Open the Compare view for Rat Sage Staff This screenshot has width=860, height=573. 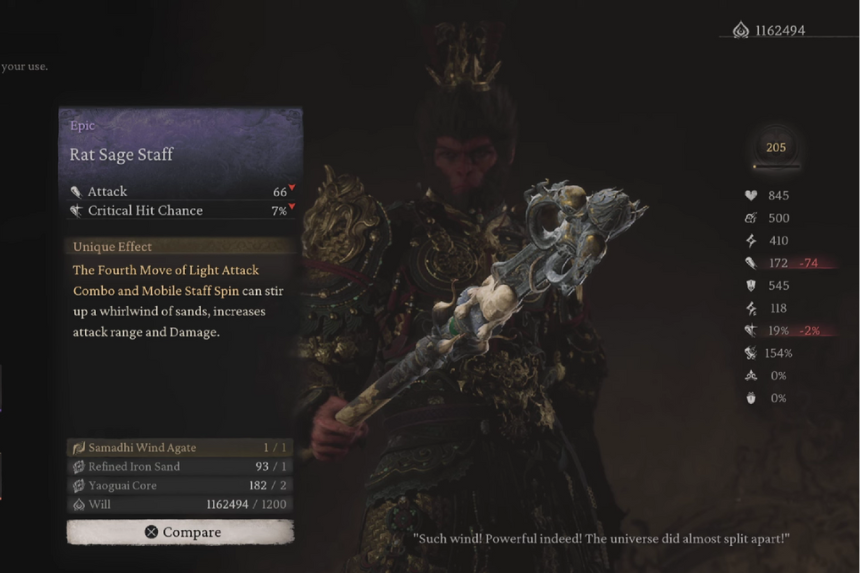coord(180,532)
